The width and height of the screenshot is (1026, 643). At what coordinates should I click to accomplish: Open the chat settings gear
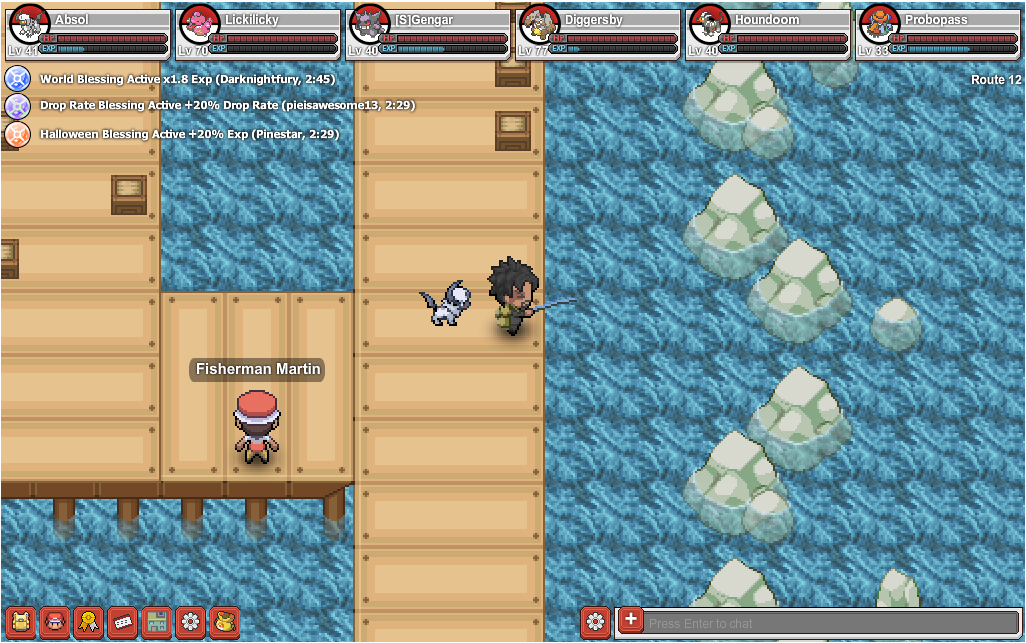pos(595,621)
